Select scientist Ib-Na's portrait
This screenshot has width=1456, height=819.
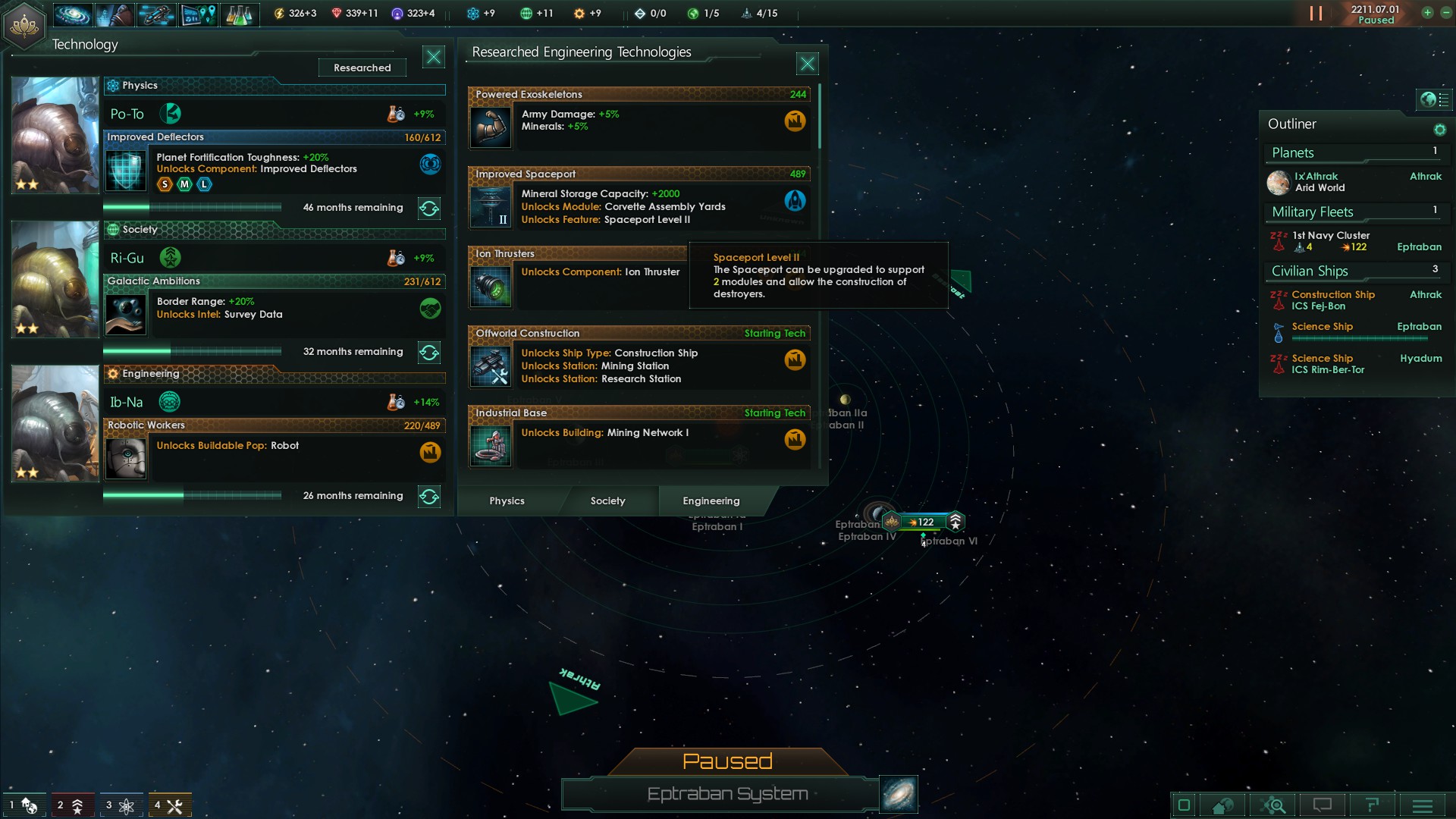tap(55, 423)
